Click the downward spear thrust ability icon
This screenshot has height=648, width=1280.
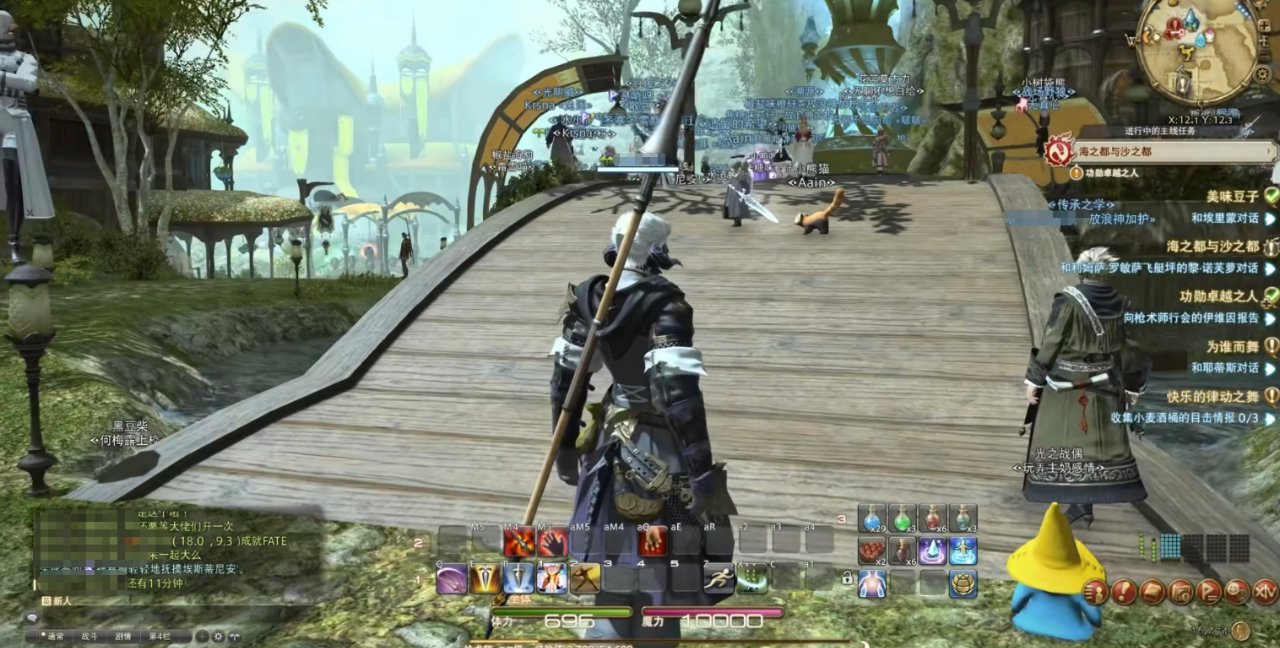pos(518,578)
